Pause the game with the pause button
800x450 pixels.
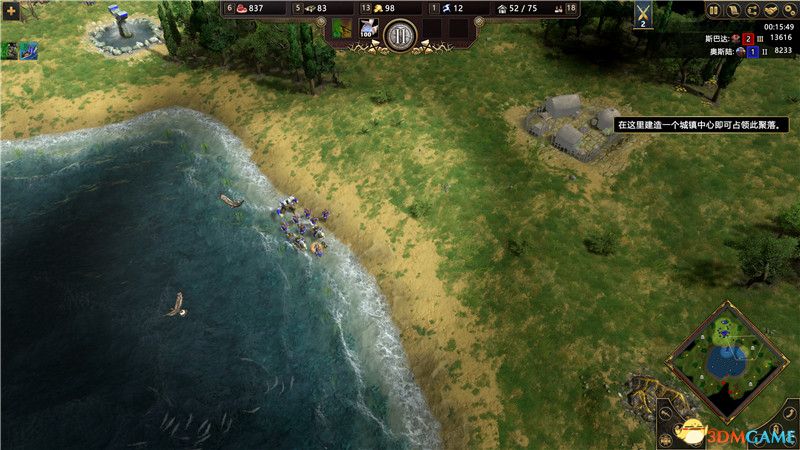715,10
